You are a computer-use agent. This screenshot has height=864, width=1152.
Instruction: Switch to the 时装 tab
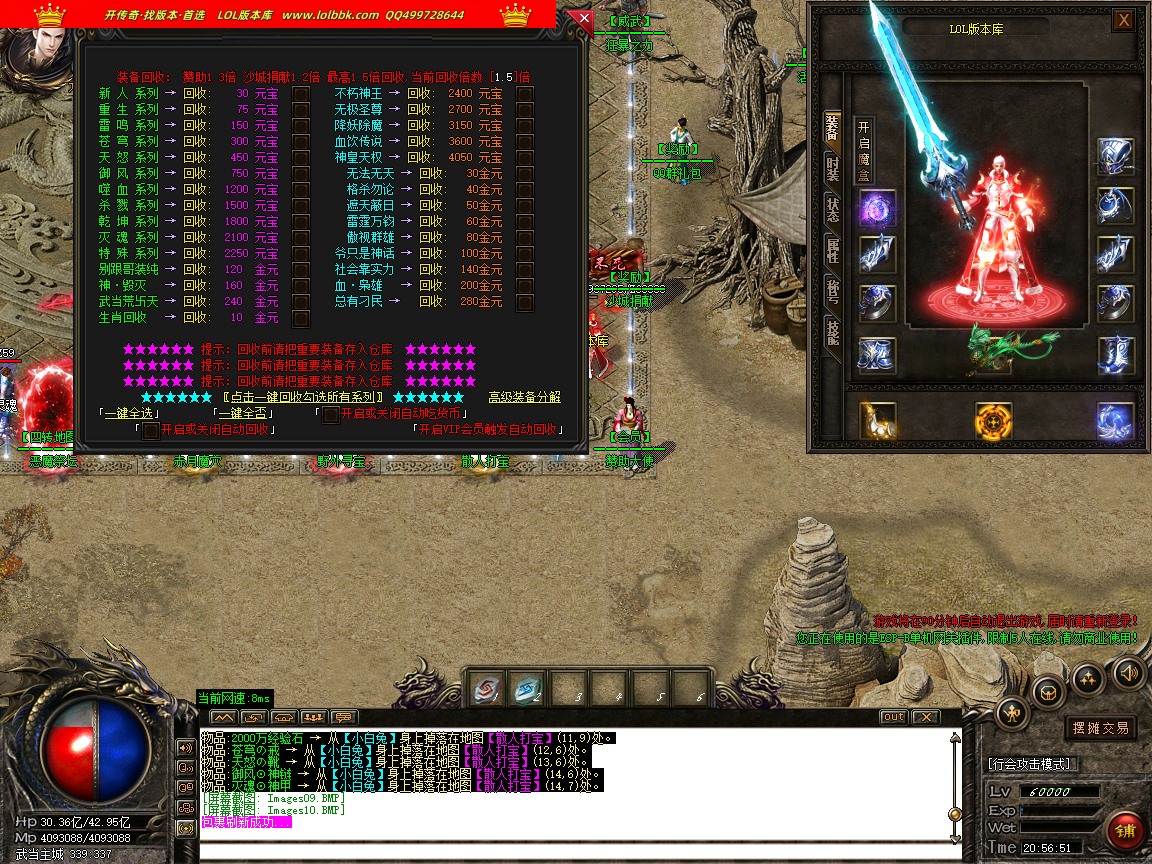tap(832, 168)
